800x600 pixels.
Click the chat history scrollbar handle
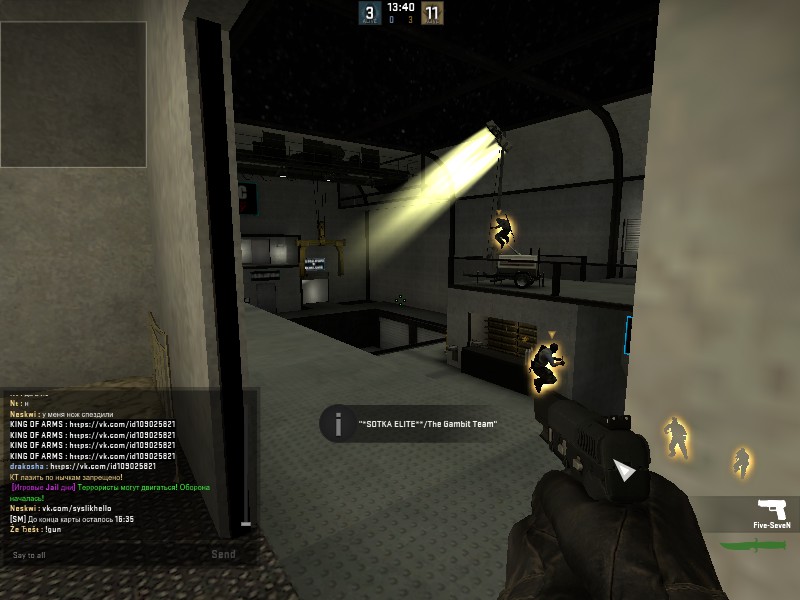pyautogui.click(x=246, y=523)
